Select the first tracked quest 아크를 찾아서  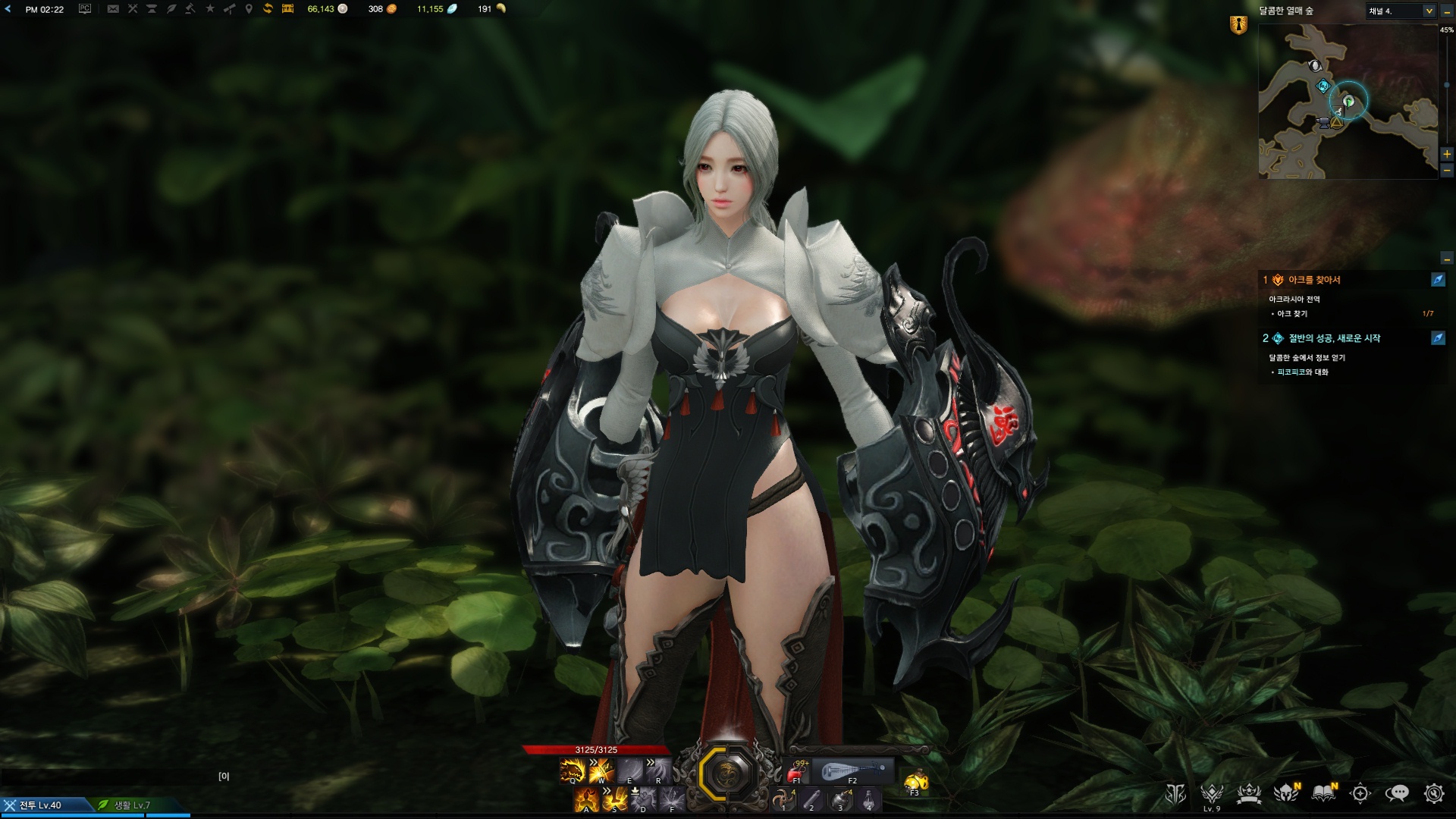1314,280
